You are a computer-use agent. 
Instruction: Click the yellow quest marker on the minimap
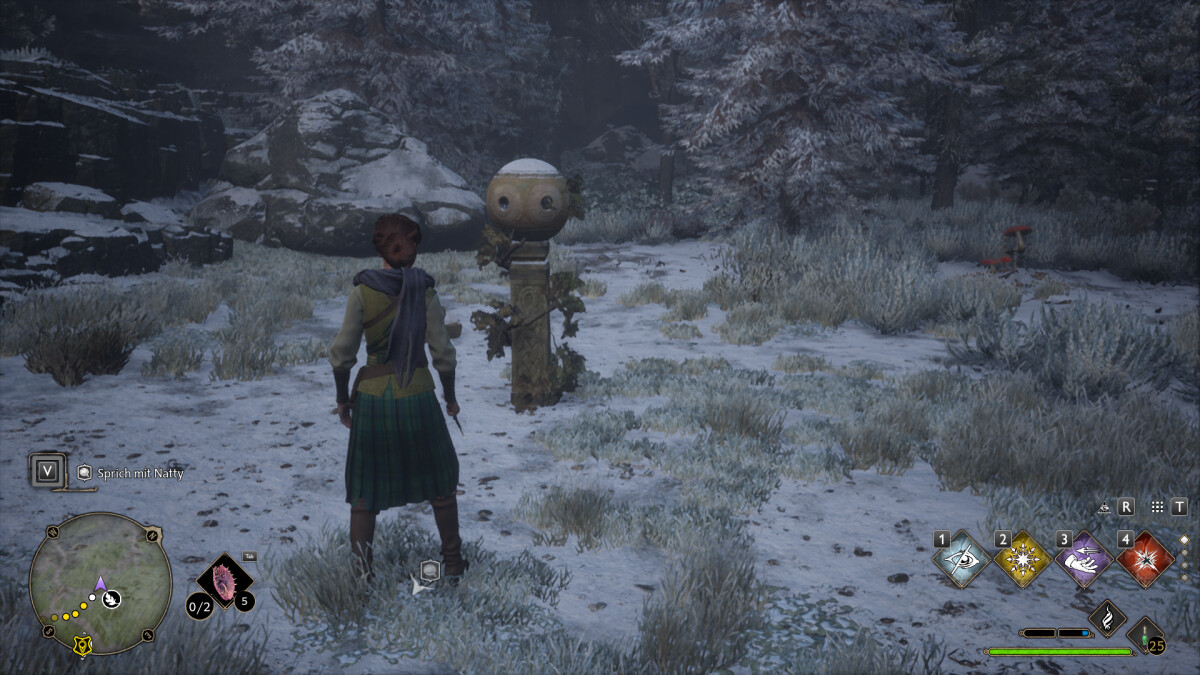[x=81, y=646]
